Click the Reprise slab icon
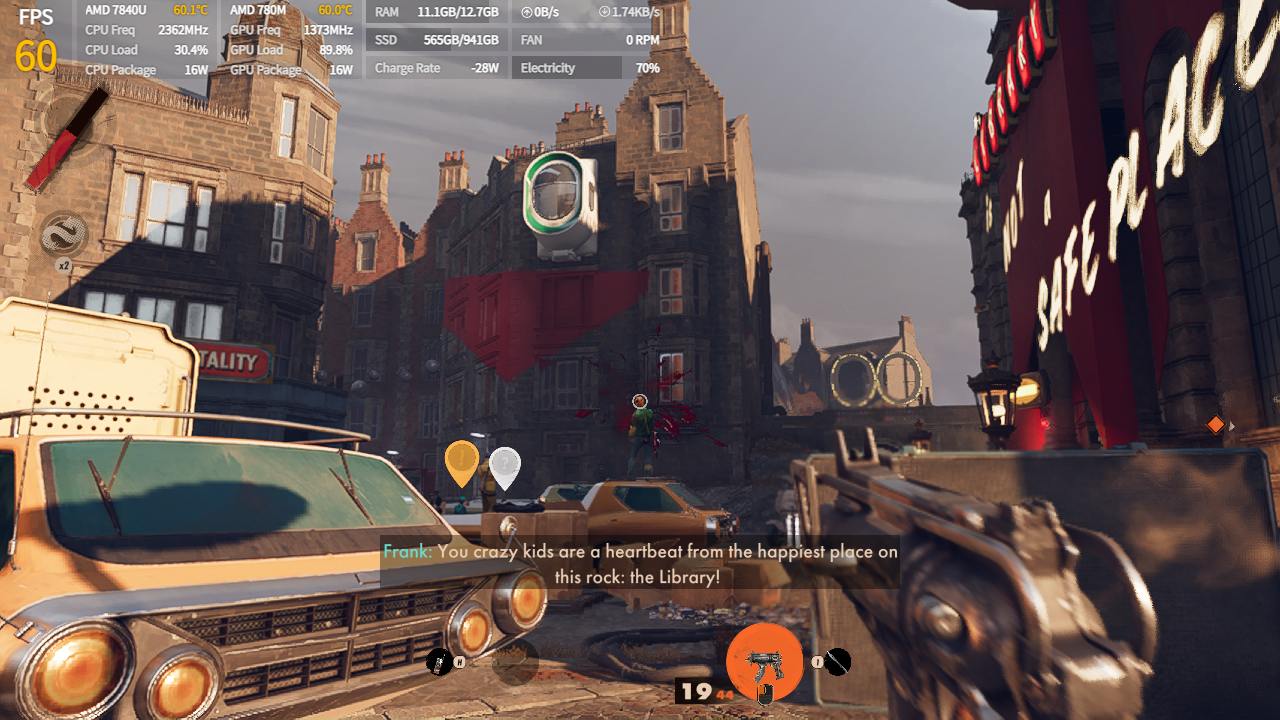The image size is (1280, 720). click(64, 234)
